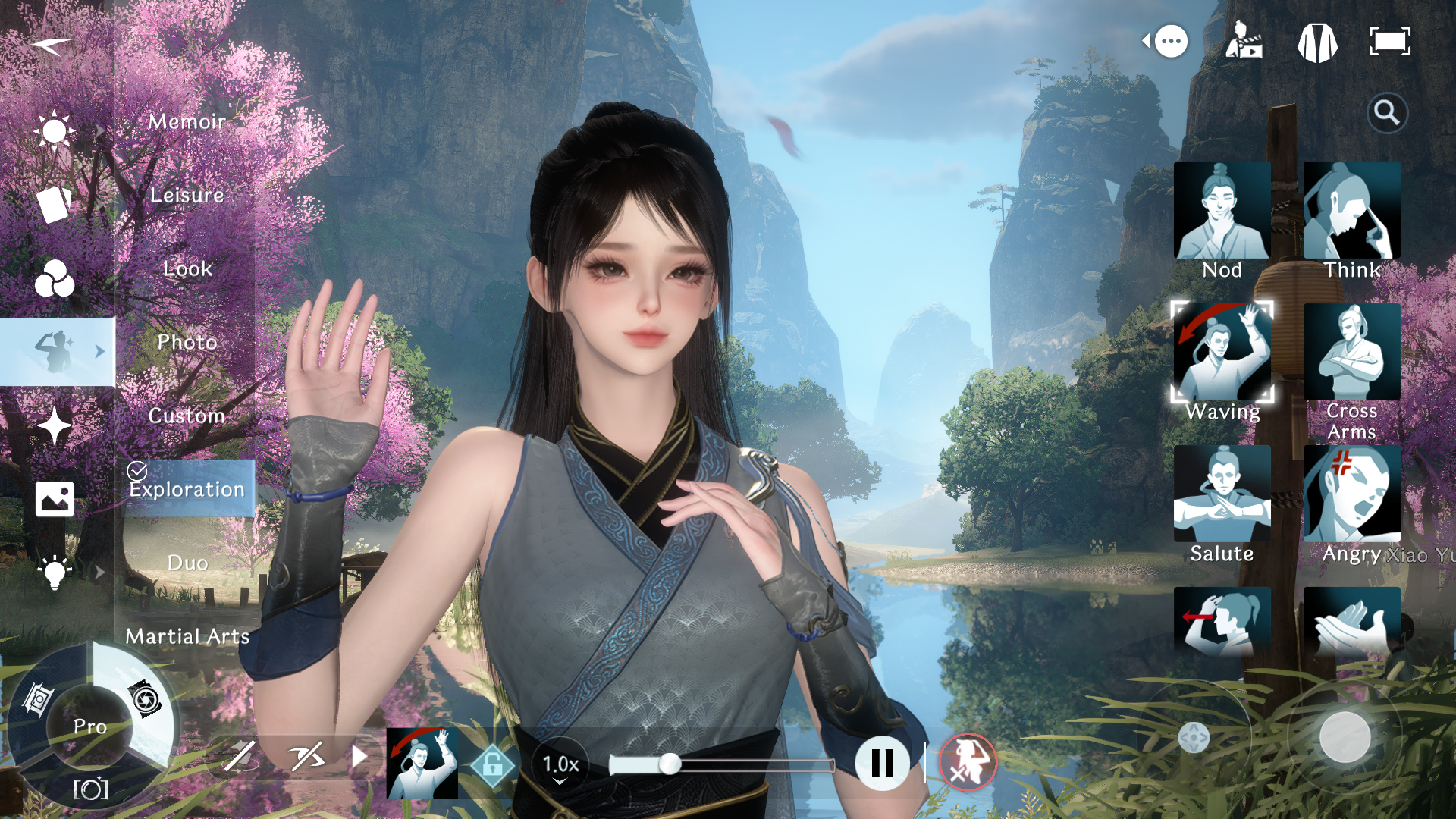Go back with the top-left arrow
The height and width of the screenshot is (819, 1456).
50,45
